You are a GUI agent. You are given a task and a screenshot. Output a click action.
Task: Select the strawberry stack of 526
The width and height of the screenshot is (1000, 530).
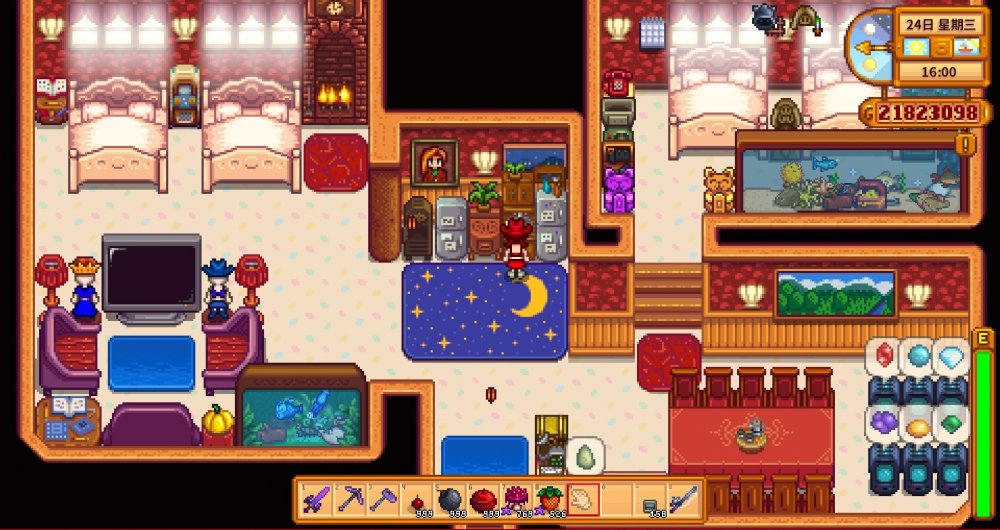(549, 498)
